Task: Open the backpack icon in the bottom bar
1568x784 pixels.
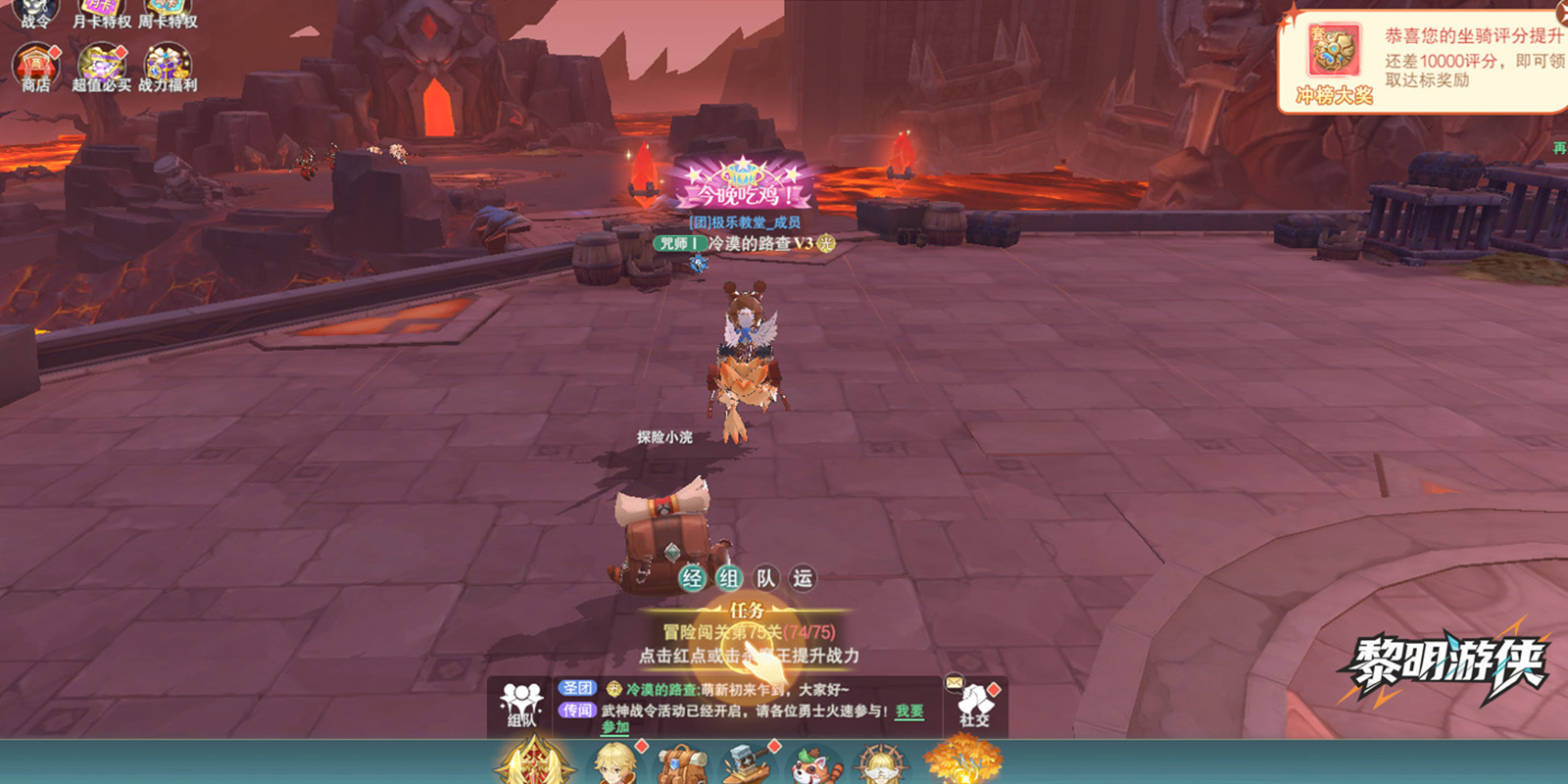Action: (x=682, y=764)
